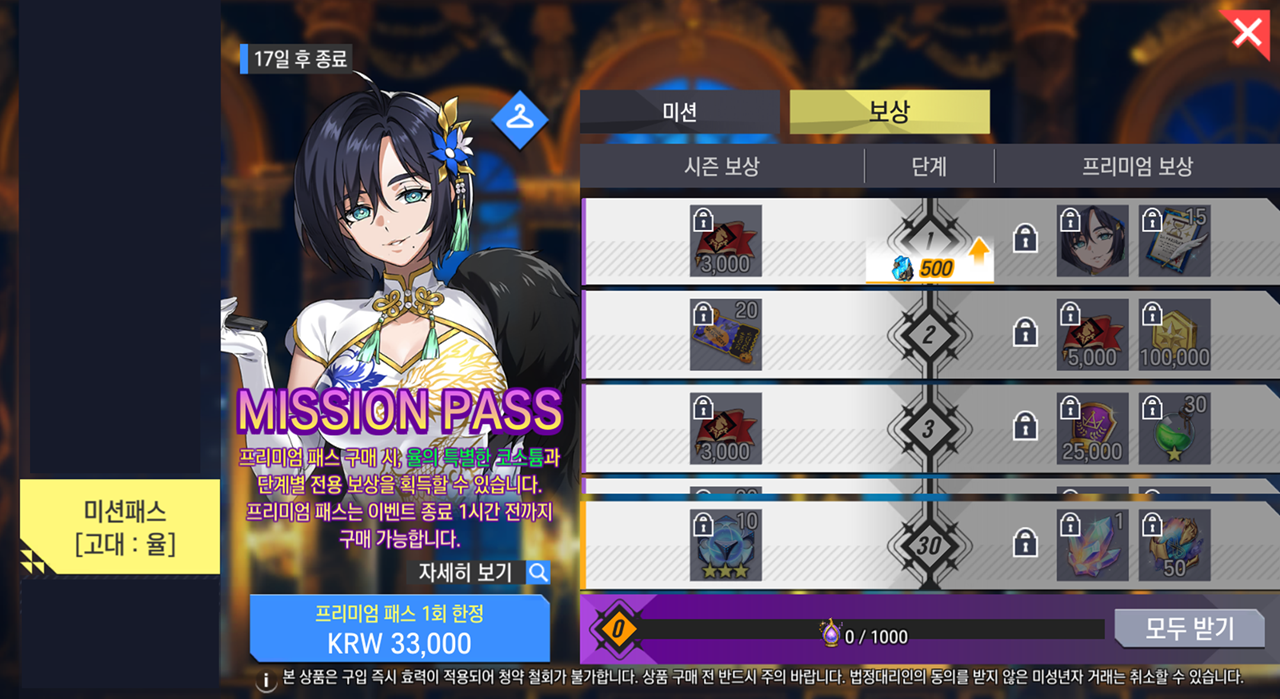Inspect the stage 1 character portrait premium reward

[1092, 241]
